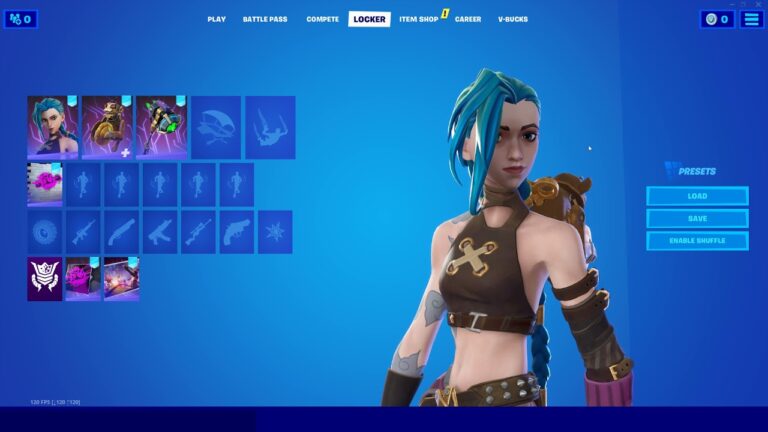Go to the Compete tab
768x432 pixels.
pyautogui.click(x=322, y=19)
